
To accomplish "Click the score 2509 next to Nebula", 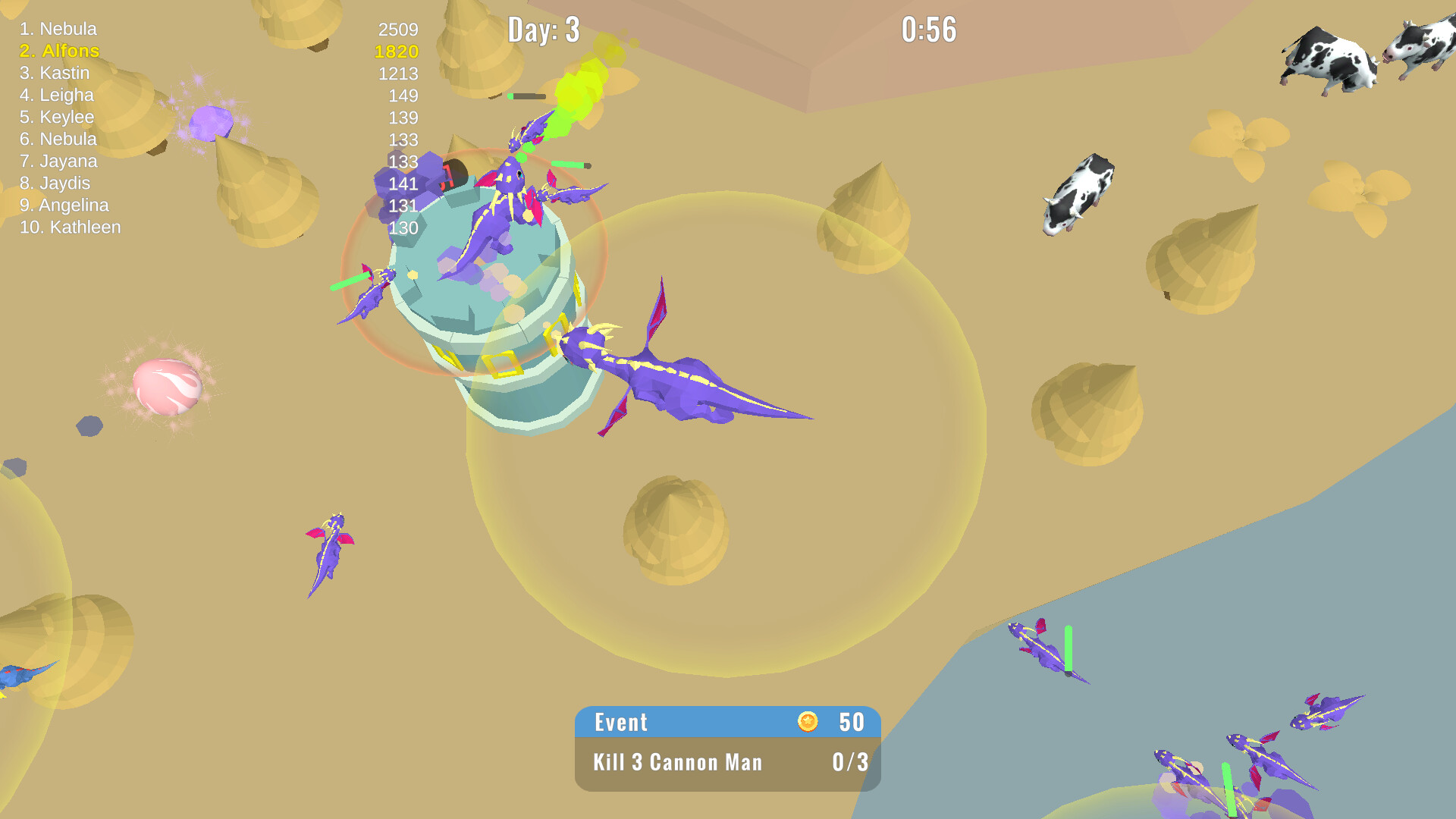I will (x=397, y=30).
